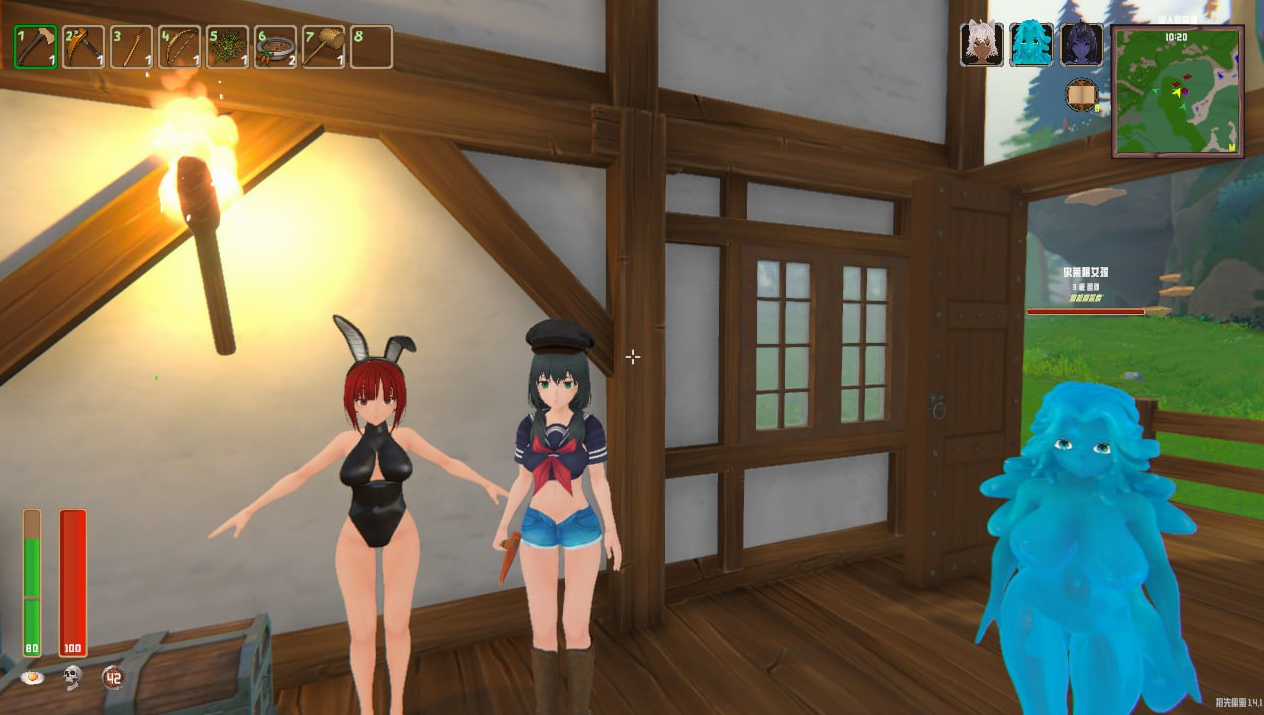
Task: Equip the wooden stick in slot 3
Action: pos(132,47)
